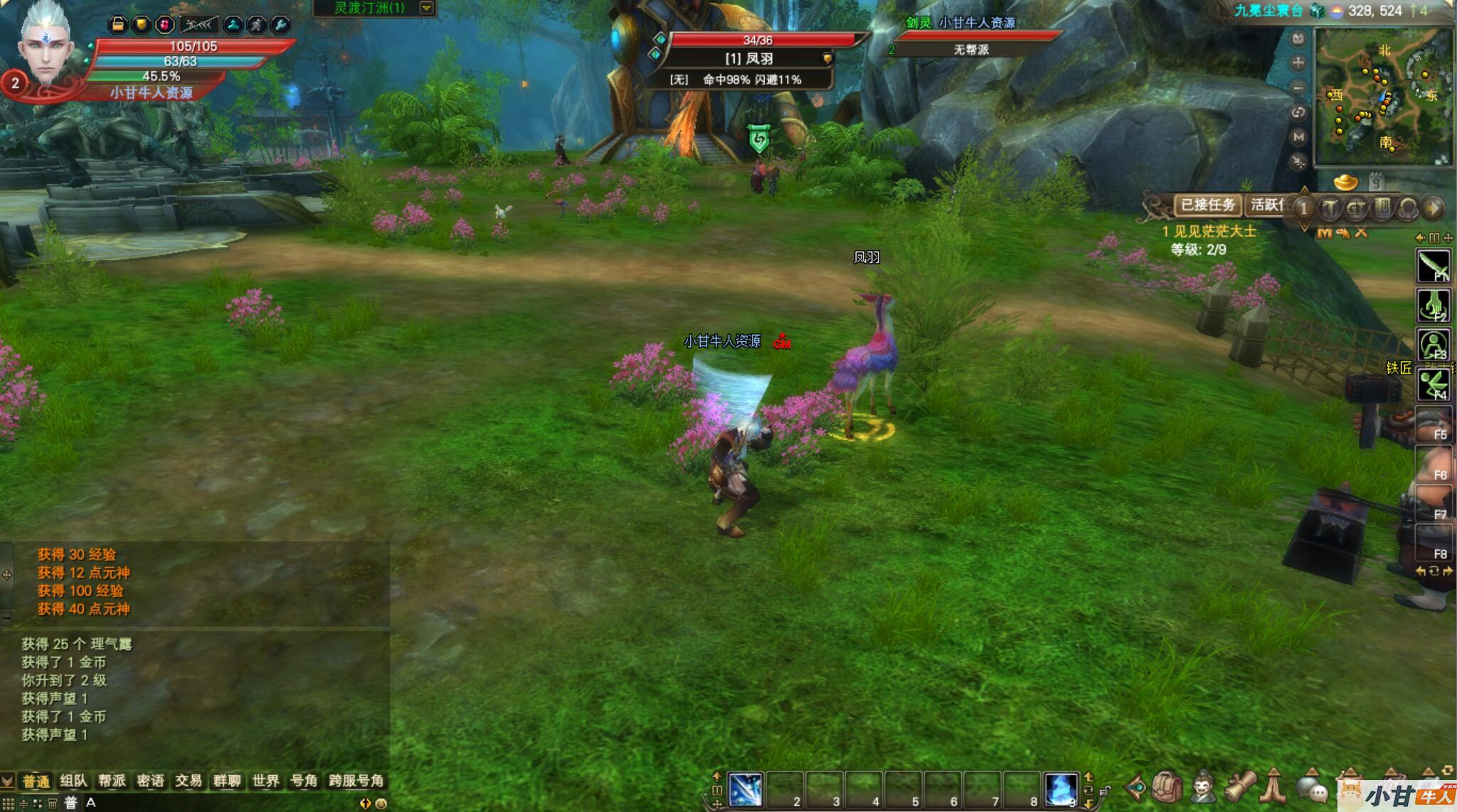Open the world map with the M button
The image size is (1457, 812).
pos(1298,137)
